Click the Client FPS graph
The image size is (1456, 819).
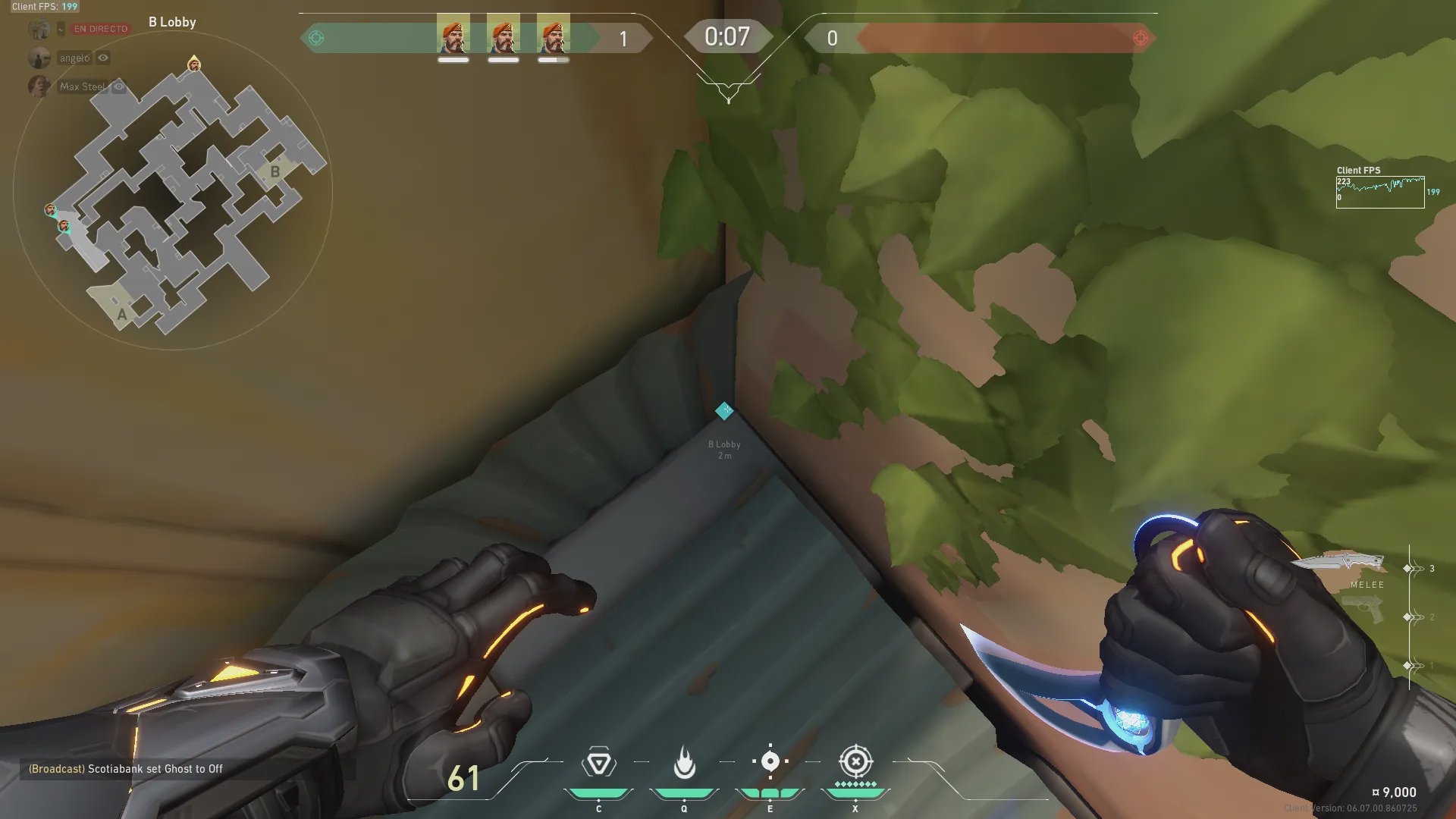coord(1379,192)
